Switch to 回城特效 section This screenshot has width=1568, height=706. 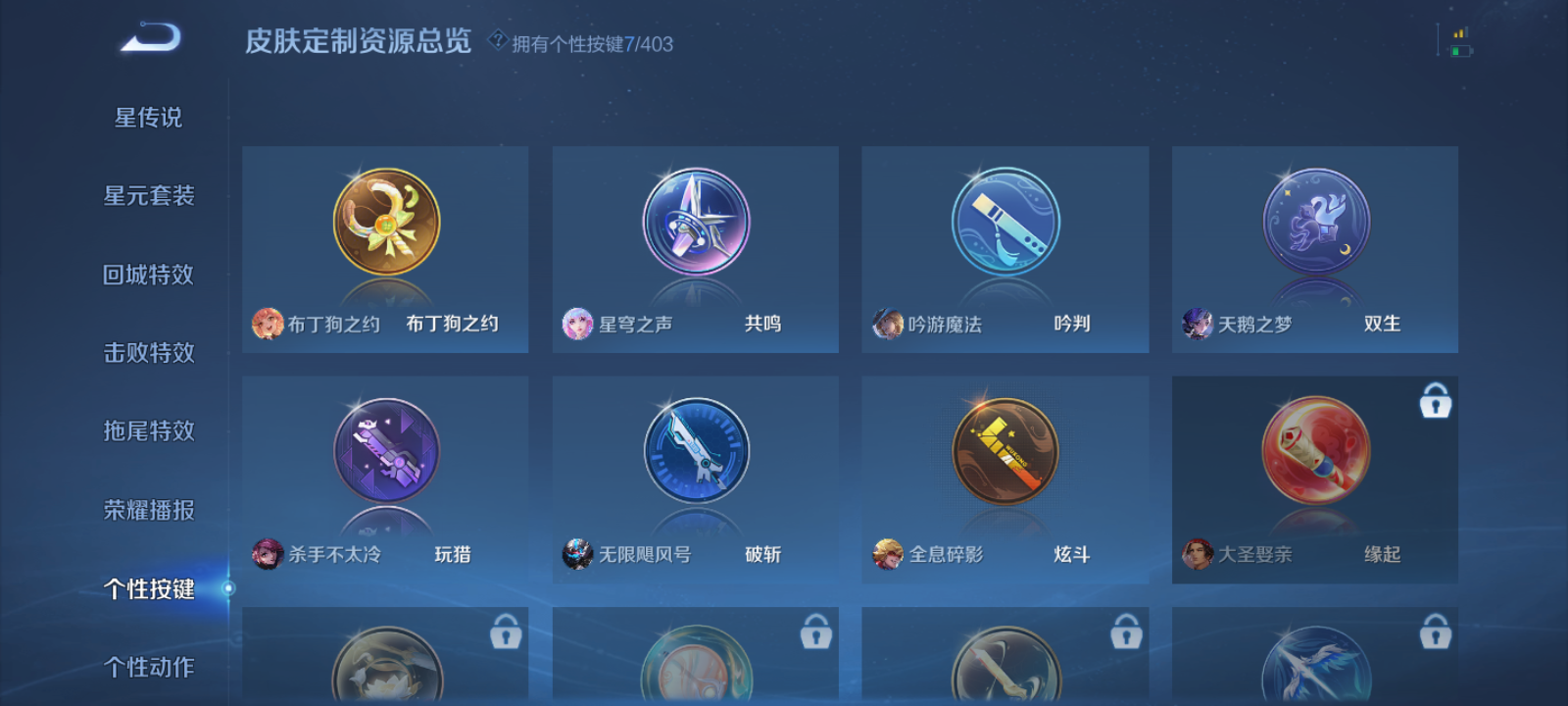coord(152,275)
